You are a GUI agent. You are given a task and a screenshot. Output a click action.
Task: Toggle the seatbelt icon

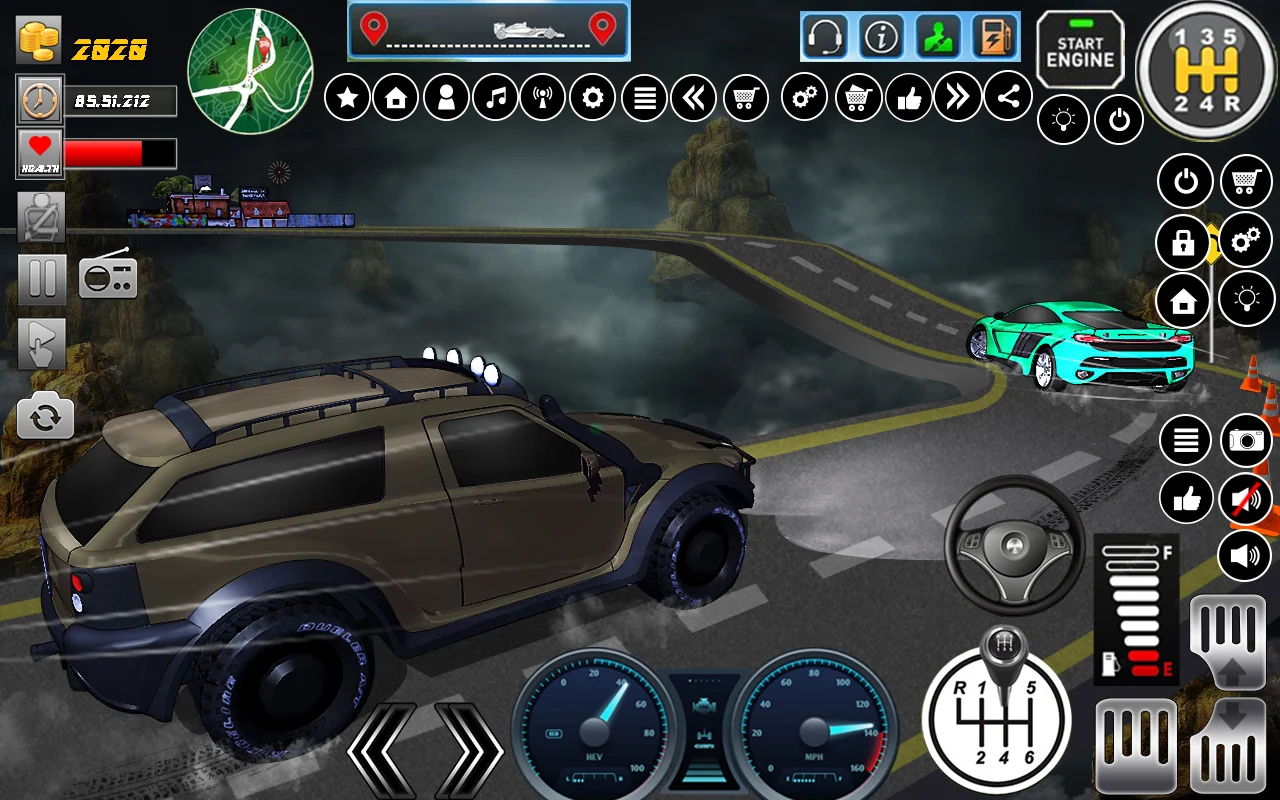(x=42, y=217)
